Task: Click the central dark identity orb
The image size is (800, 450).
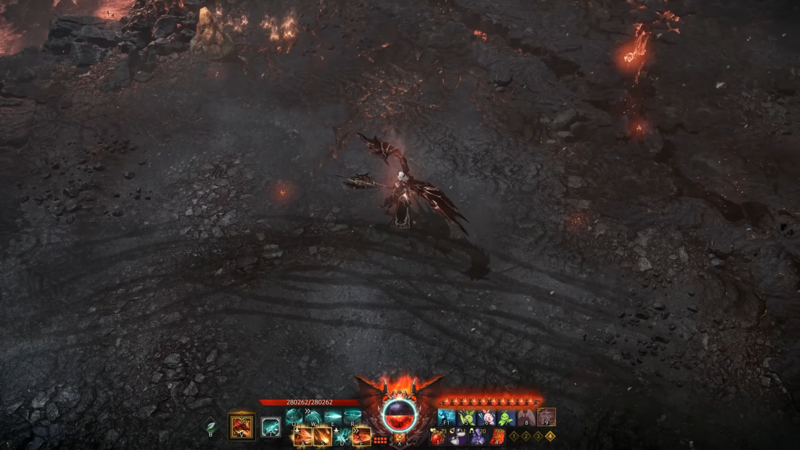Action: coord(399,414)
